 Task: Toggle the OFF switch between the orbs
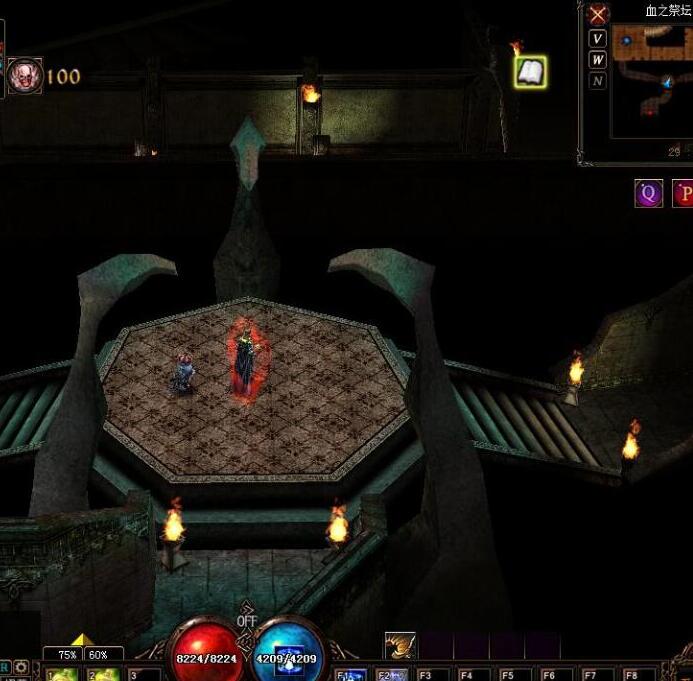pos(247,621)
